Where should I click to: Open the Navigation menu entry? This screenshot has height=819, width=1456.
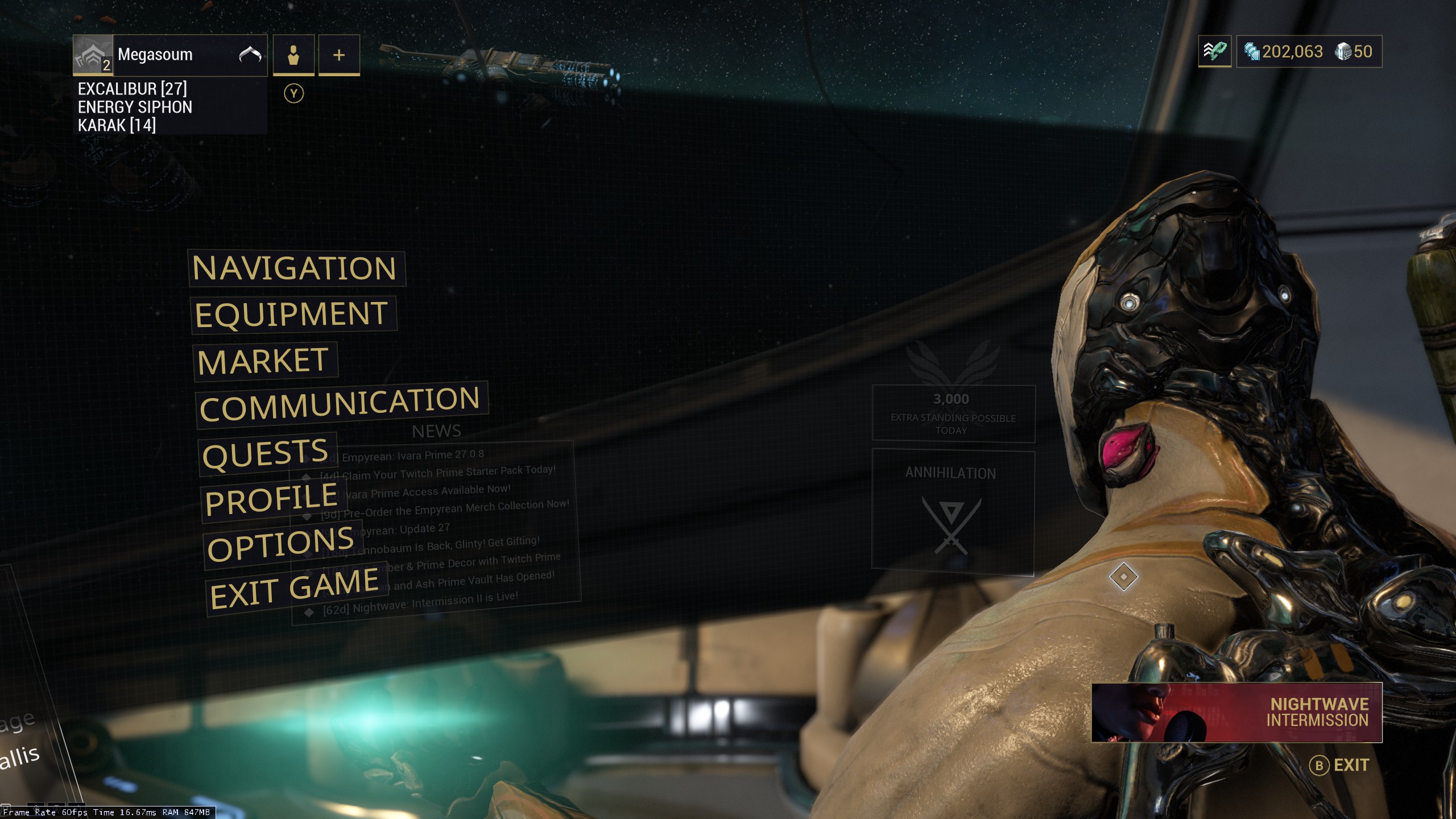[295, 268]
